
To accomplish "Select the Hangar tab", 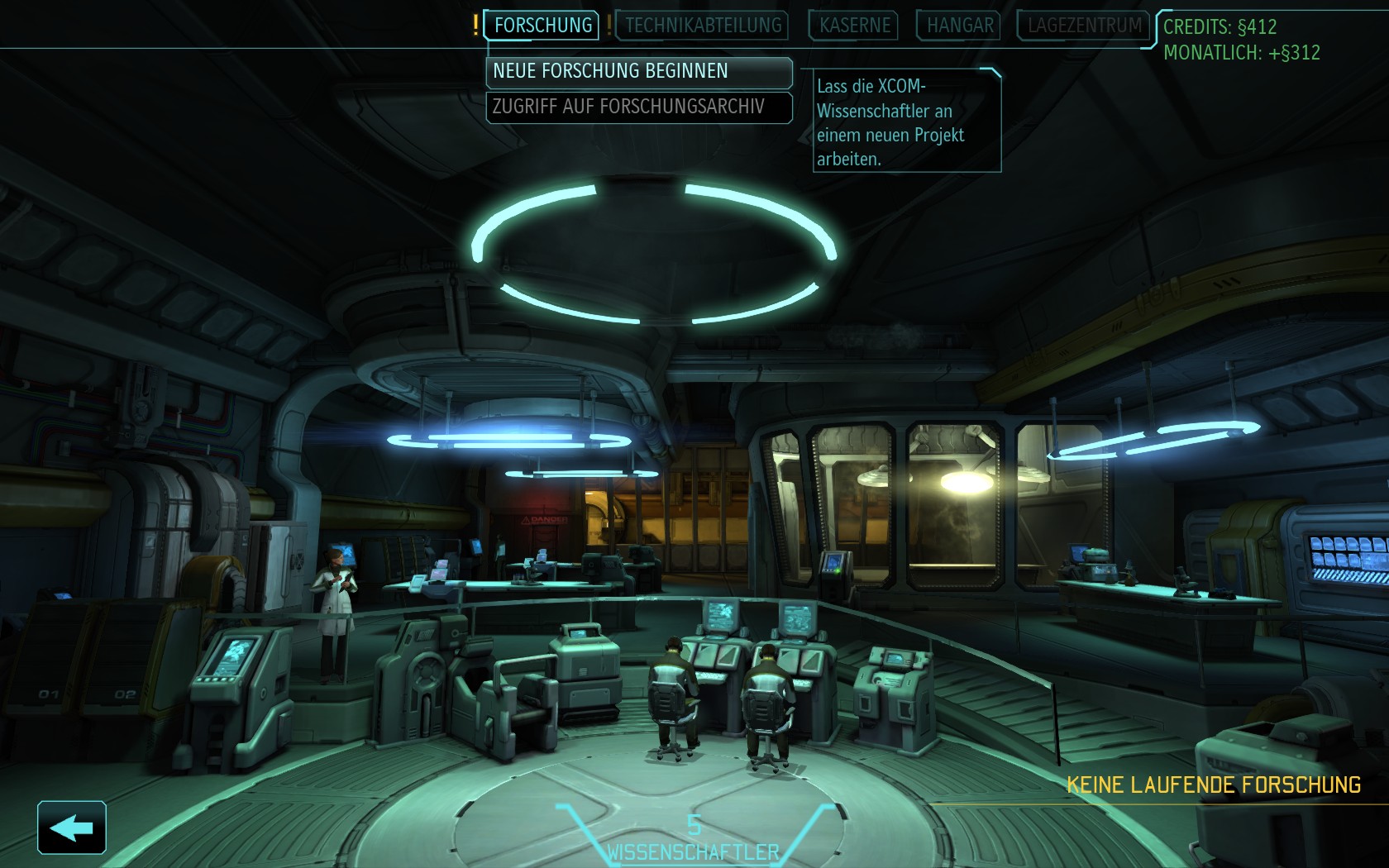I will pyautogui.click(x=959, y=26).
